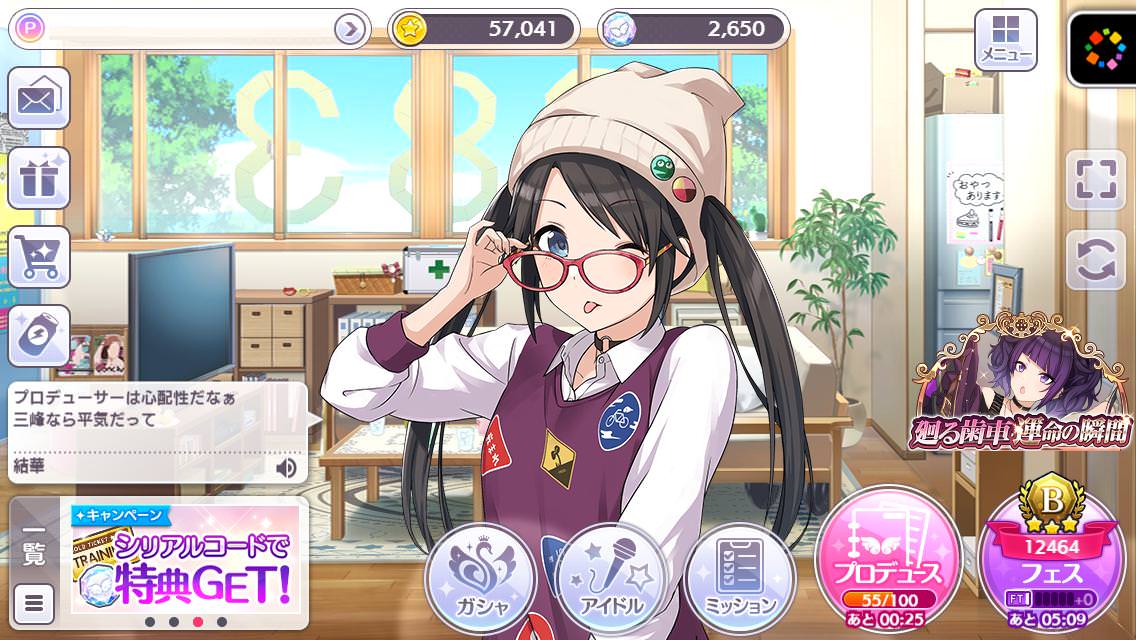This screenshot has height=640, width=1136.
Task: Open the メニュー menu button
Action: 1005,40
